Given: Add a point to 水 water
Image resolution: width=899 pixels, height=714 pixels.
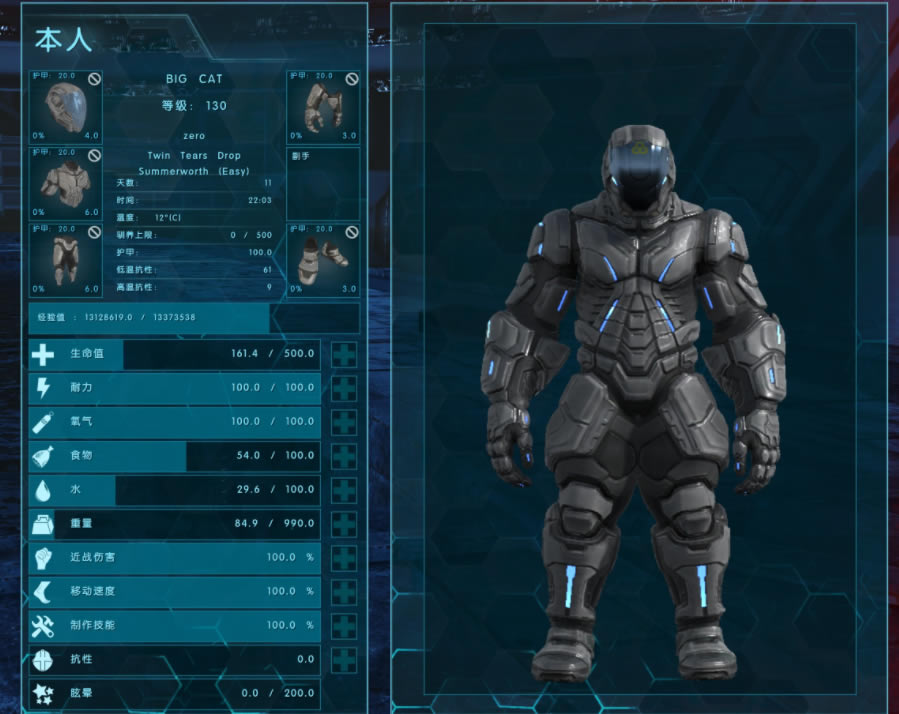Looking at the screenshot, I should tap(344, 490).
